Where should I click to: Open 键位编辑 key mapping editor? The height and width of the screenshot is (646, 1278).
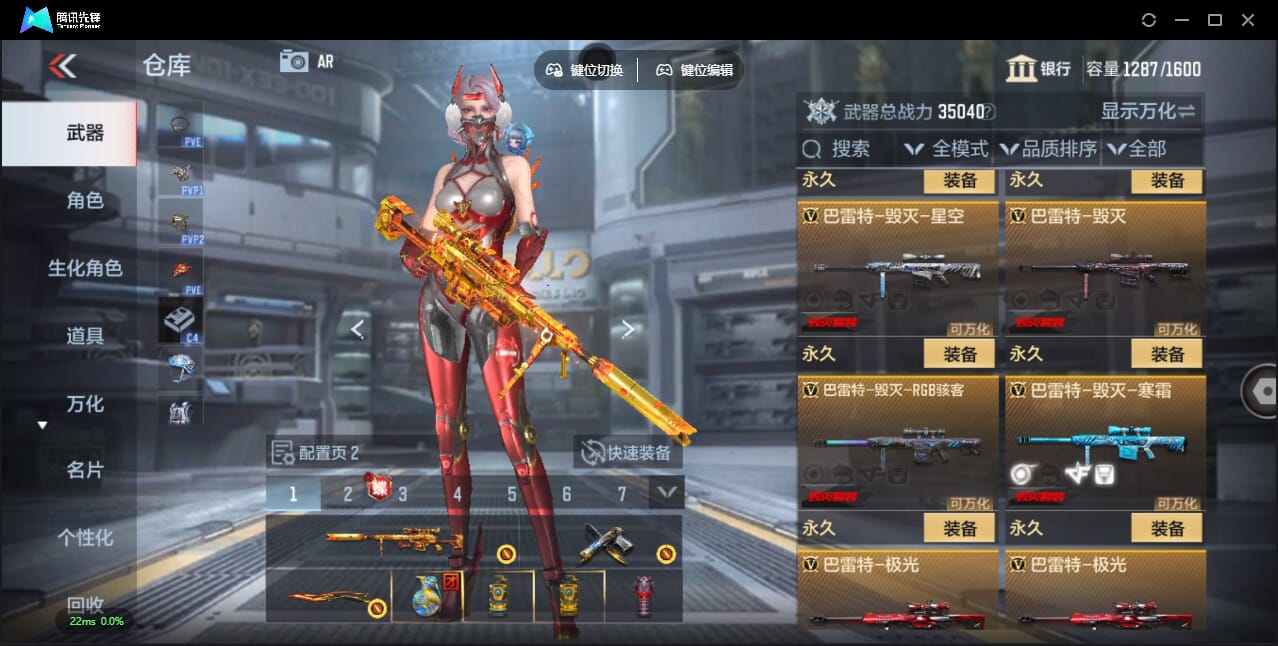[x=695, y=70]
